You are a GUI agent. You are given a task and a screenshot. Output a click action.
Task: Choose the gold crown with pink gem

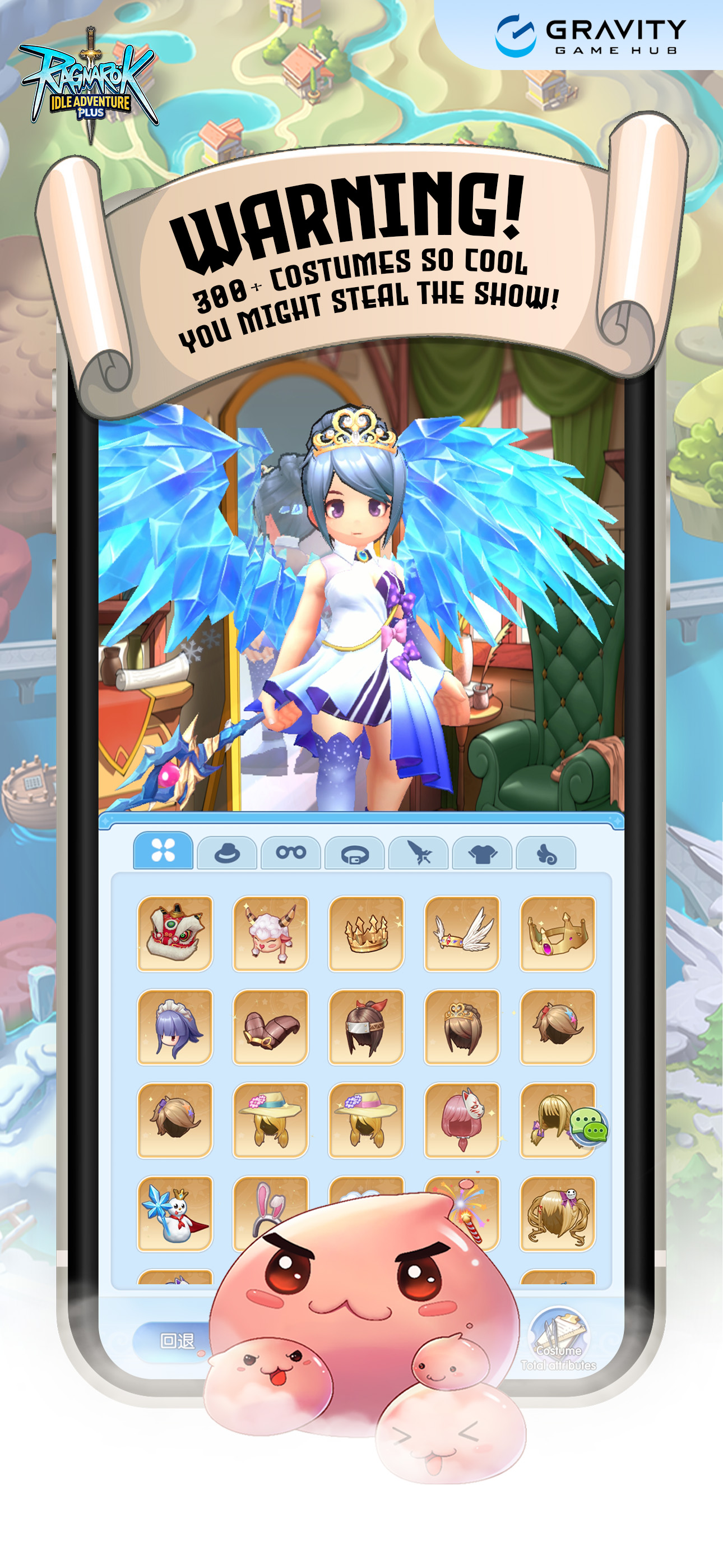[x=558, y=933]
